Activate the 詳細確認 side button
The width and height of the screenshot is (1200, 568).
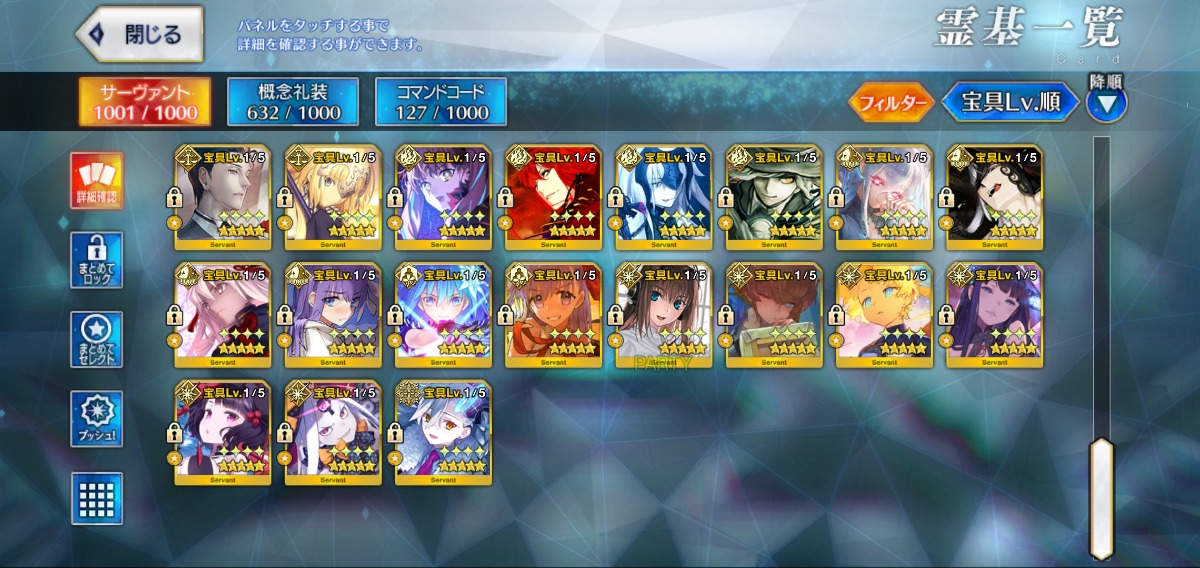click(x=97, y=181)
